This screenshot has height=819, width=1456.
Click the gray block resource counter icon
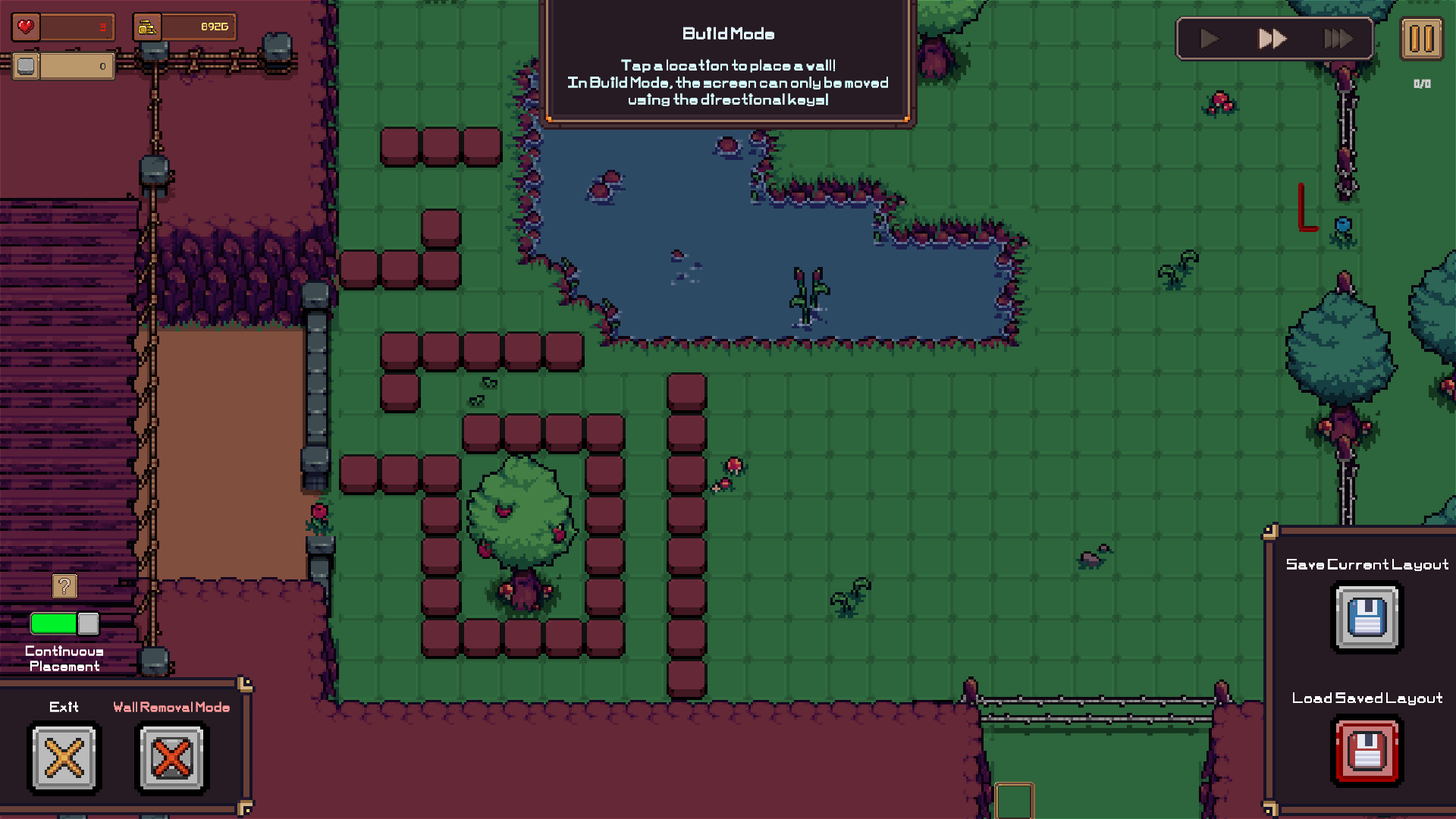(x=25, y=66)
